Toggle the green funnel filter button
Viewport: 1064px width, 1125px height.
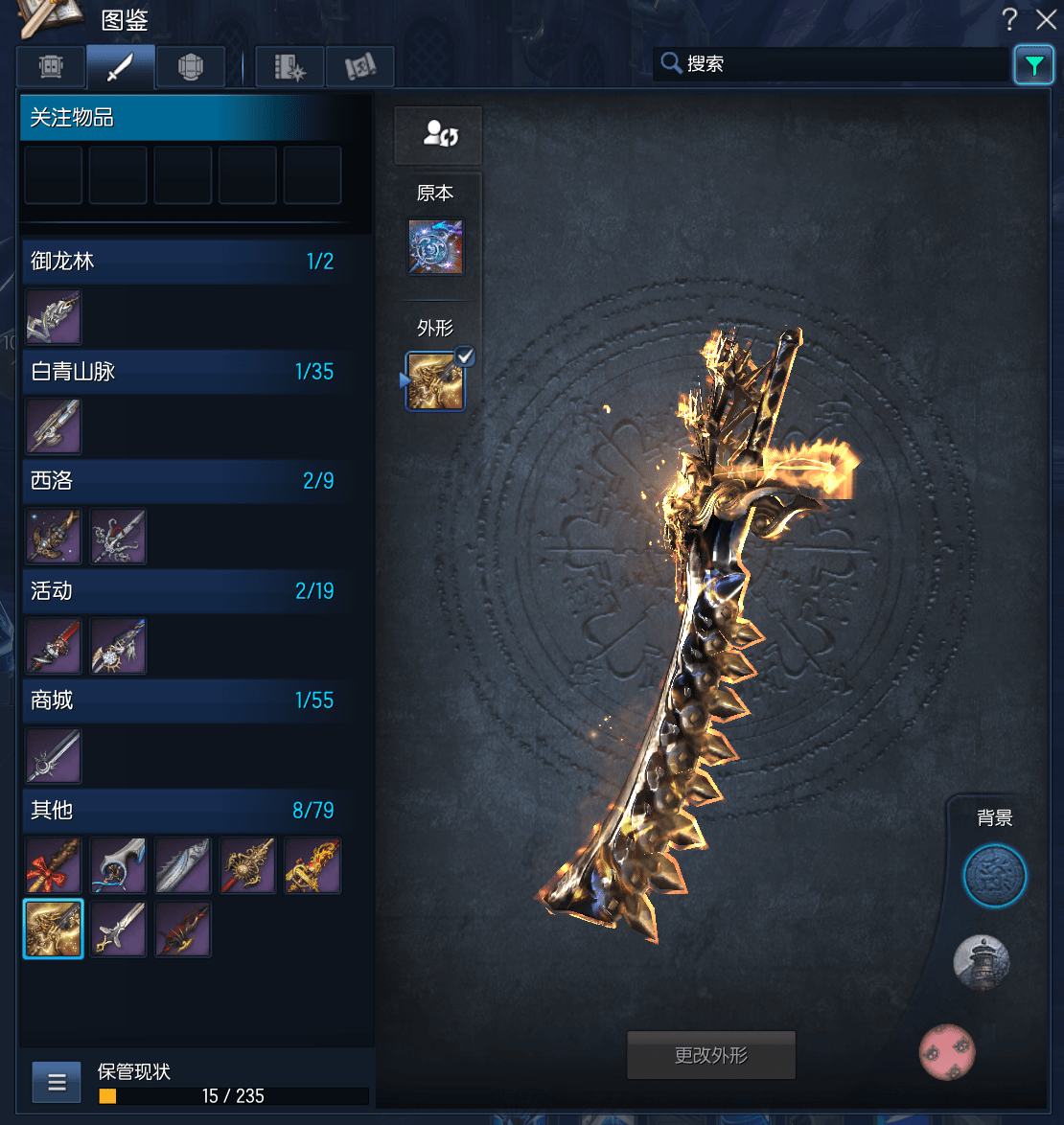(x=1033, y=65)
